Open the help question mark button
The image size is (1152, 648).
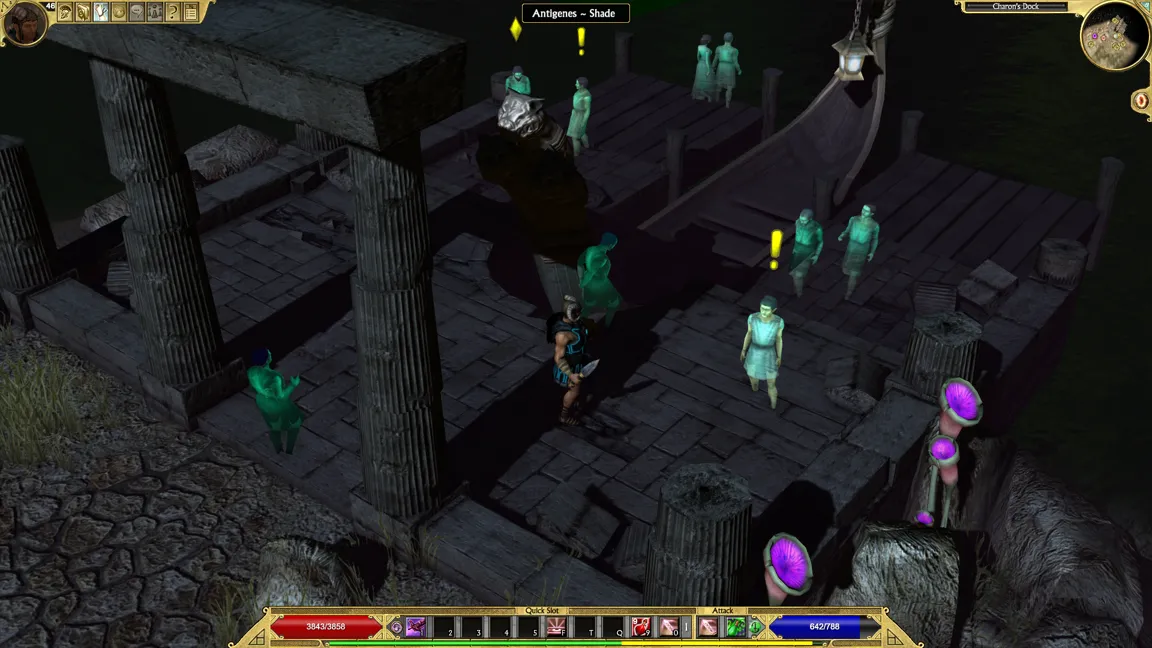click(x=172, y=13)
